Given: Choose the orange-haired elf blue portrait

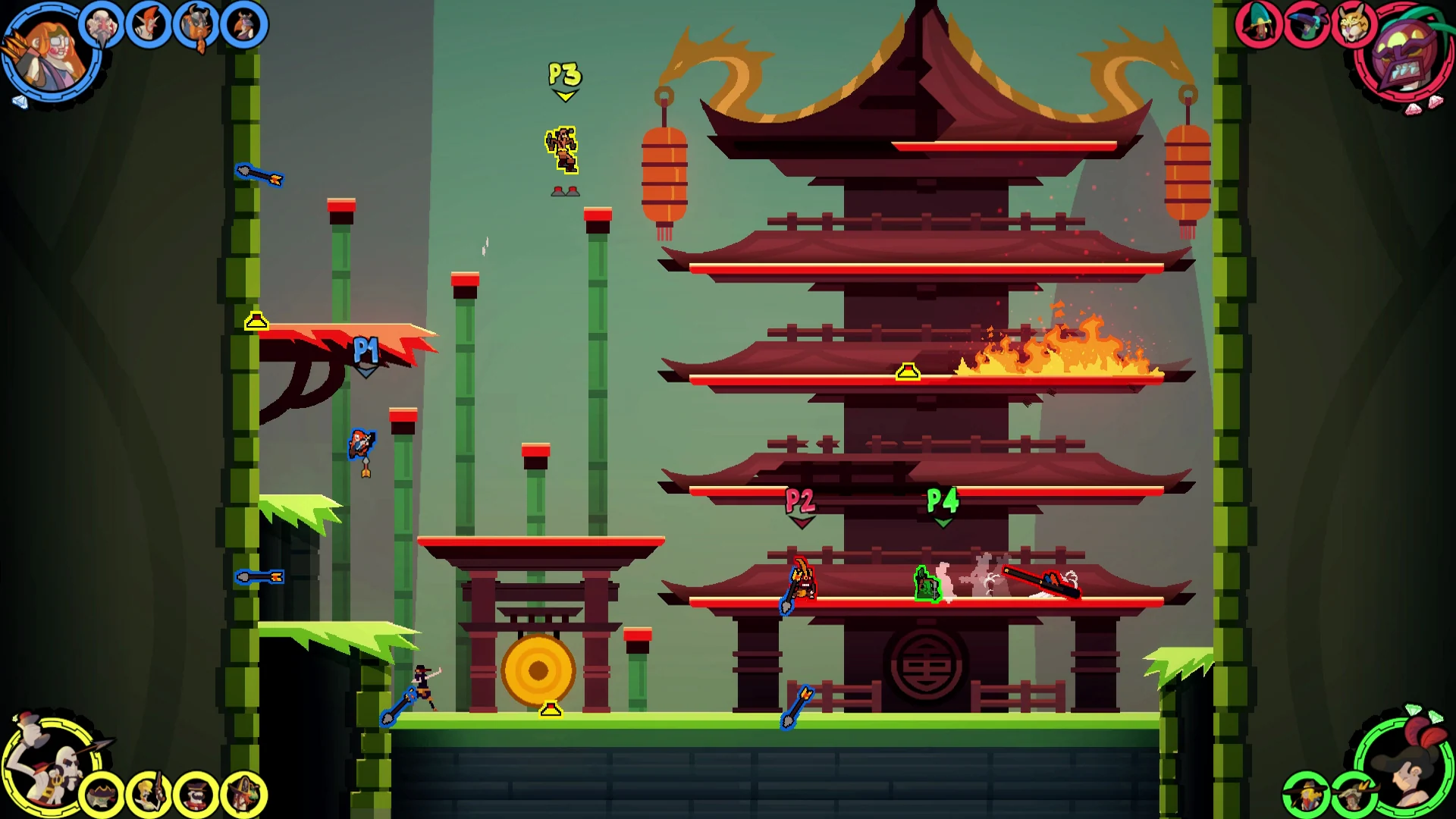Looking at the screenshot, I should point(149,25).
